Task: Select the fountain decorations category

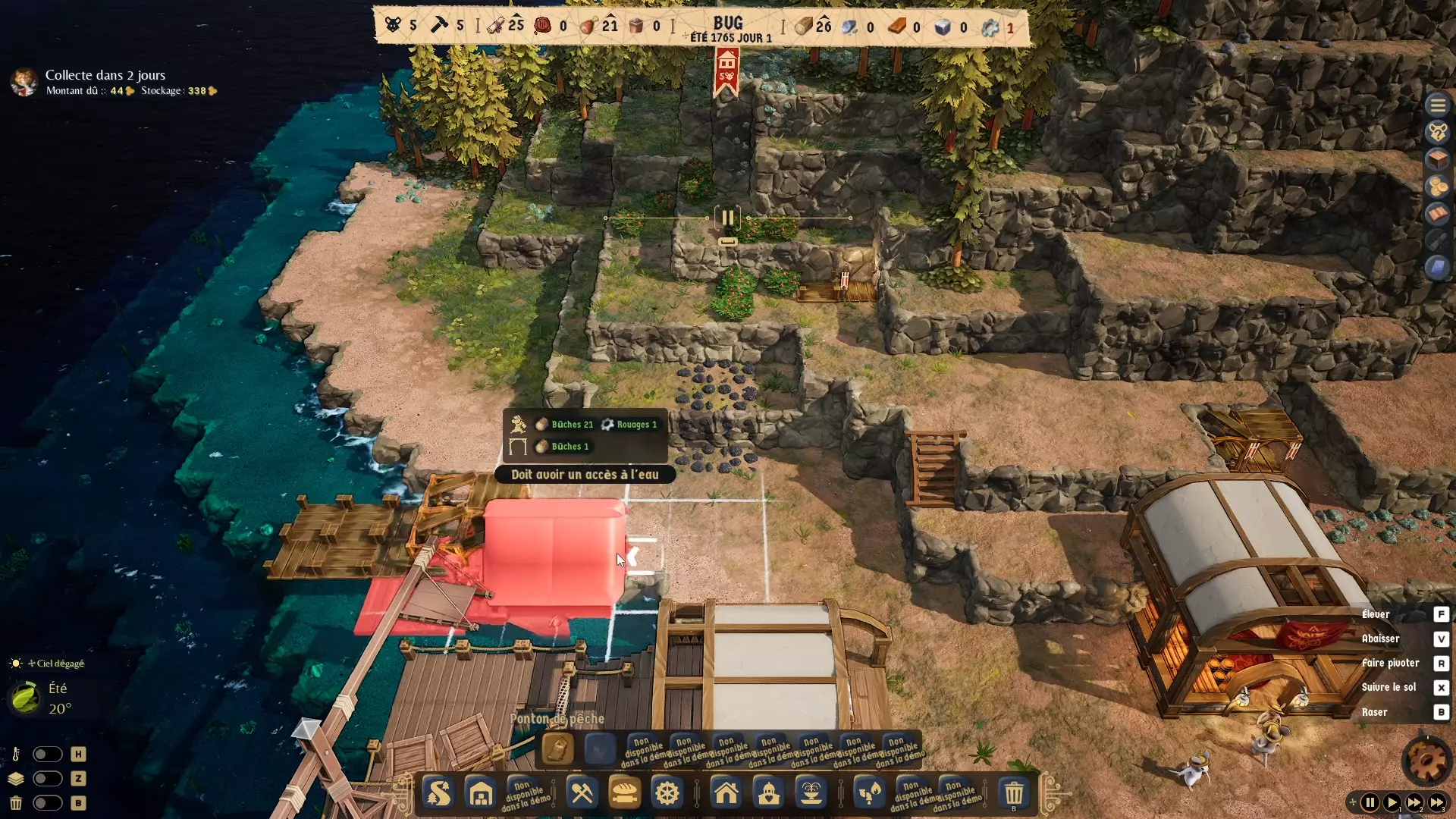Action: click(811, 794)
